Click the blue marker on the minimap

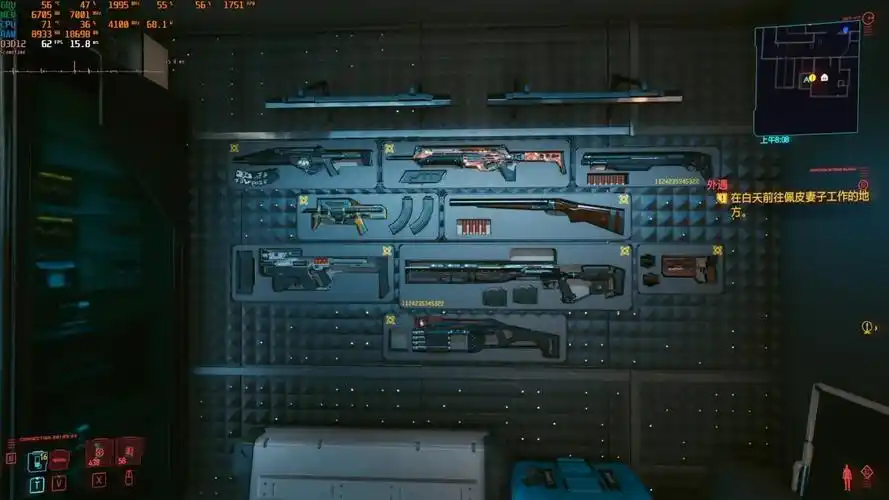pyautogui.click(x=846, y=30)
